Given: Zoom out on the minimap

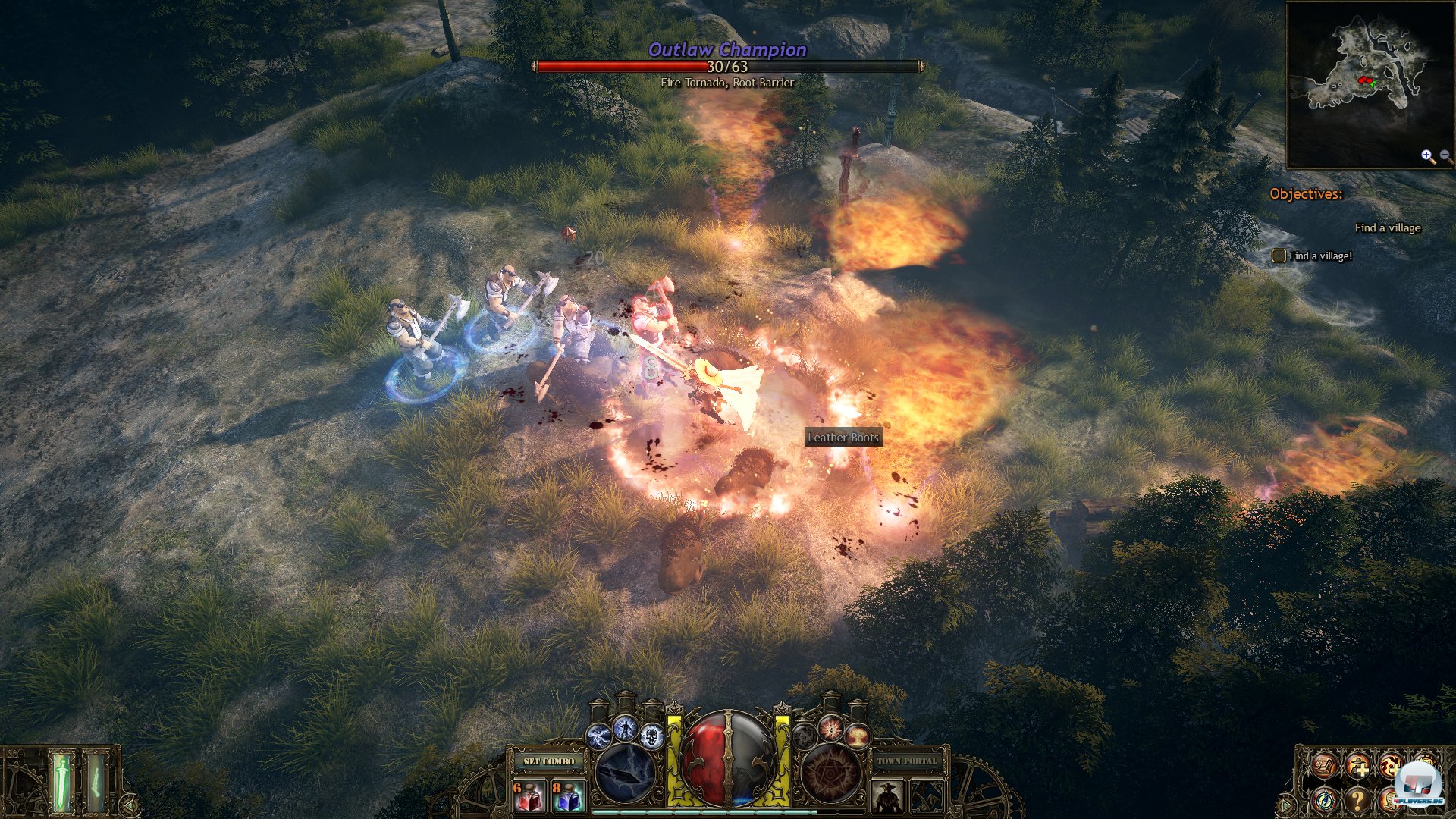Looking at the screenshot, I should coord(1445,155).
